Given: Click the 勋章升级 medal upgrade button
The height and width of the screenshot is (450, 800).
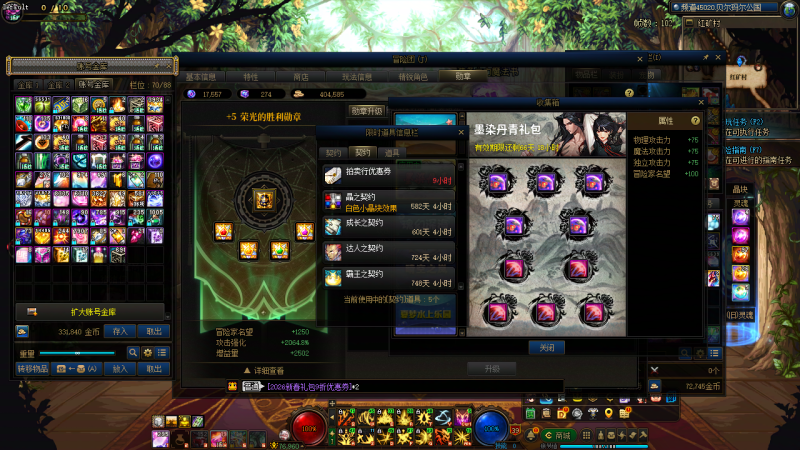Looking at the screenshot, I should click(367, 111).
